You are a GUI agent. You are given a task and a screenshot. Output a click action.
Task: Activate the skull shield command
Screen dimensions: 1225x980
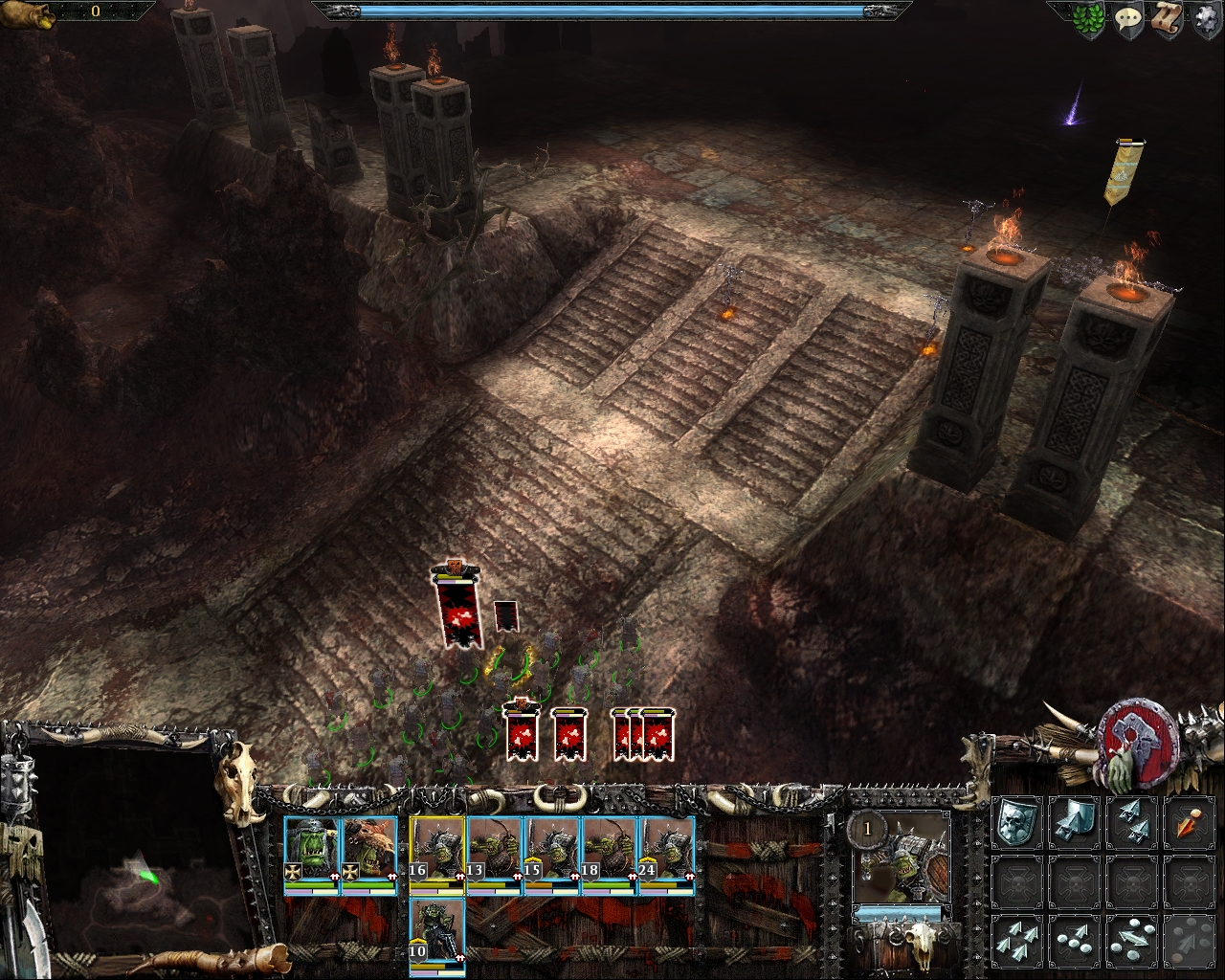point(1016,822)
